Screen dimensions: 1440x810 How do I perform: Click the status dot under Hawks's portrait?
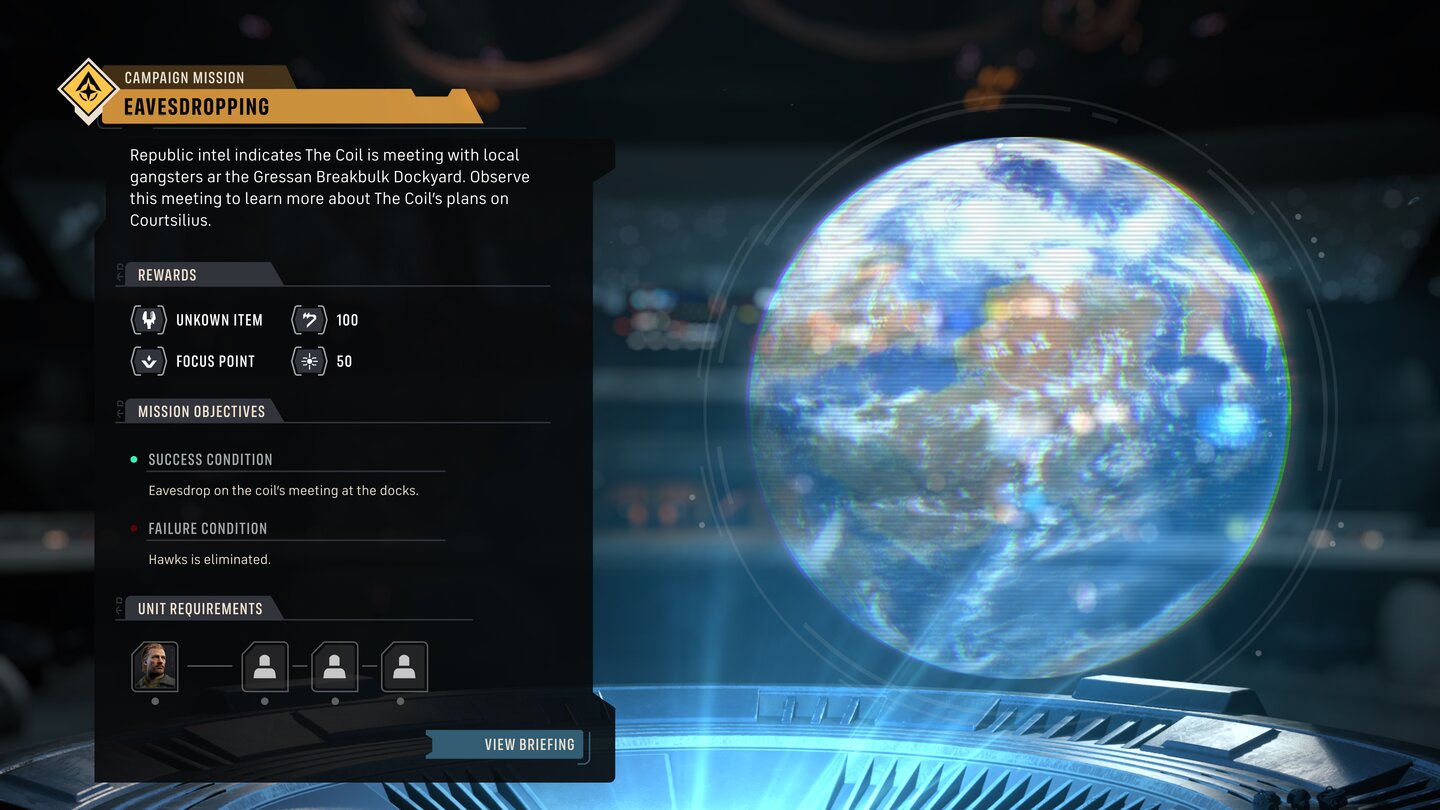155,703
